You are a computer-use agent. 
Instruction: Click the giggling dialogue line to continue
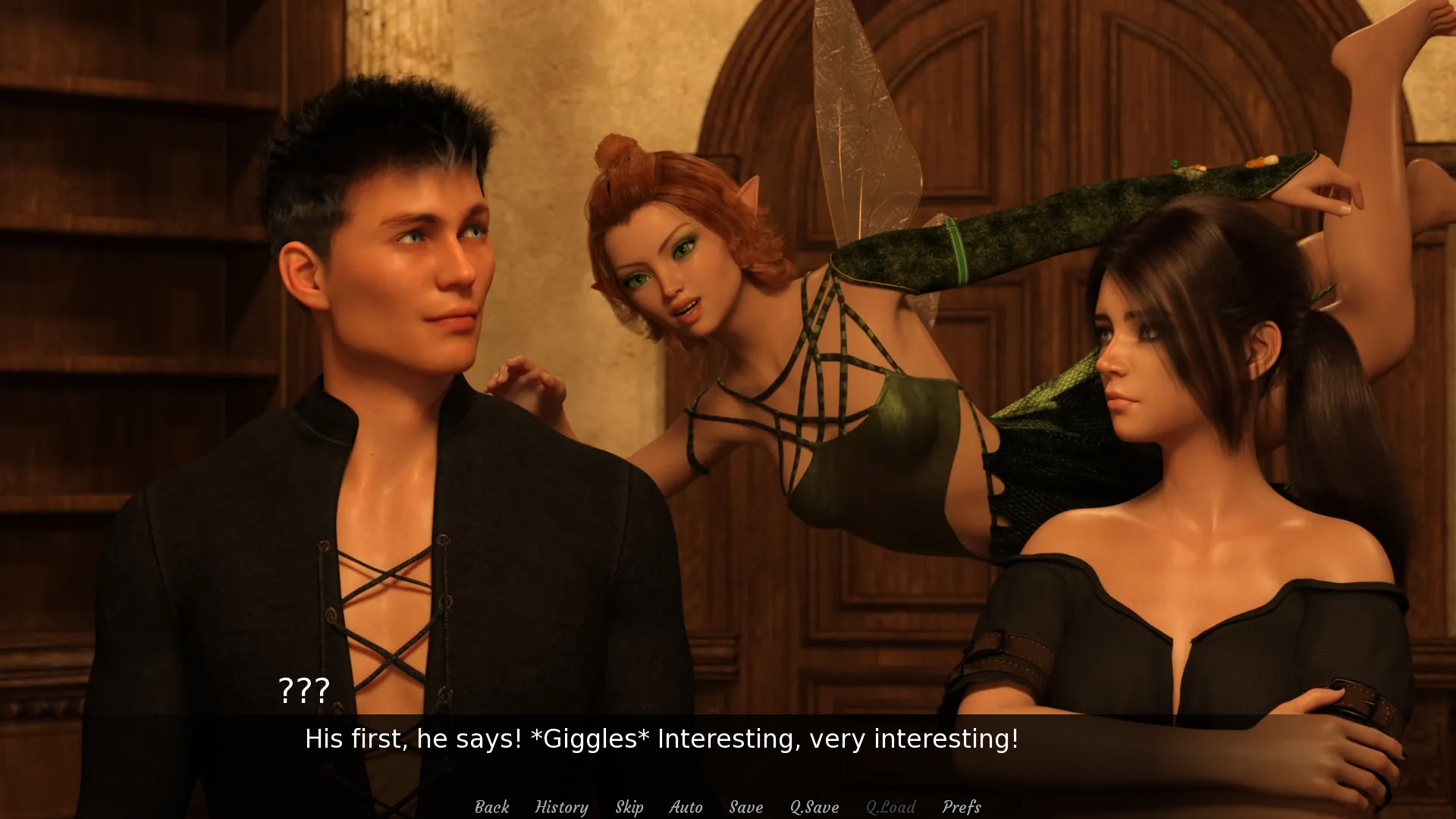point(661,738)
